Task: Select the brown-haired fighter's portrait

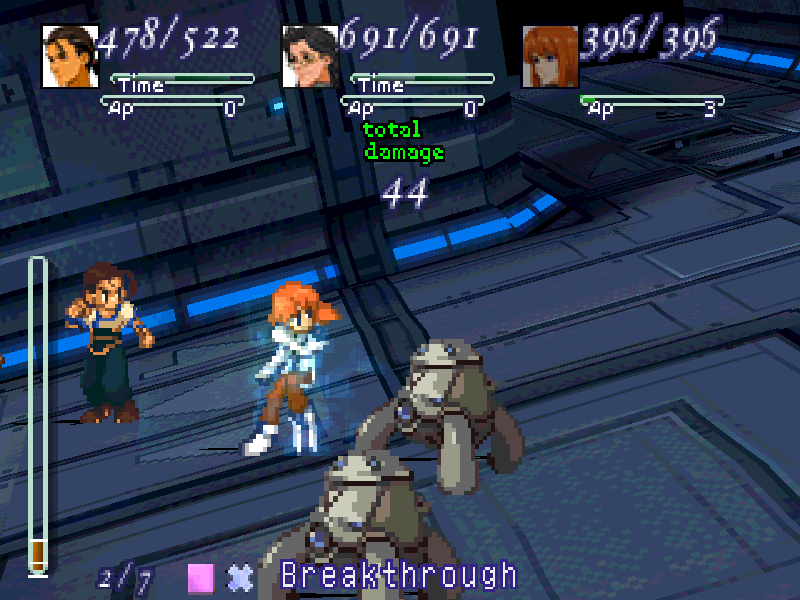Action: pos(70,56)
